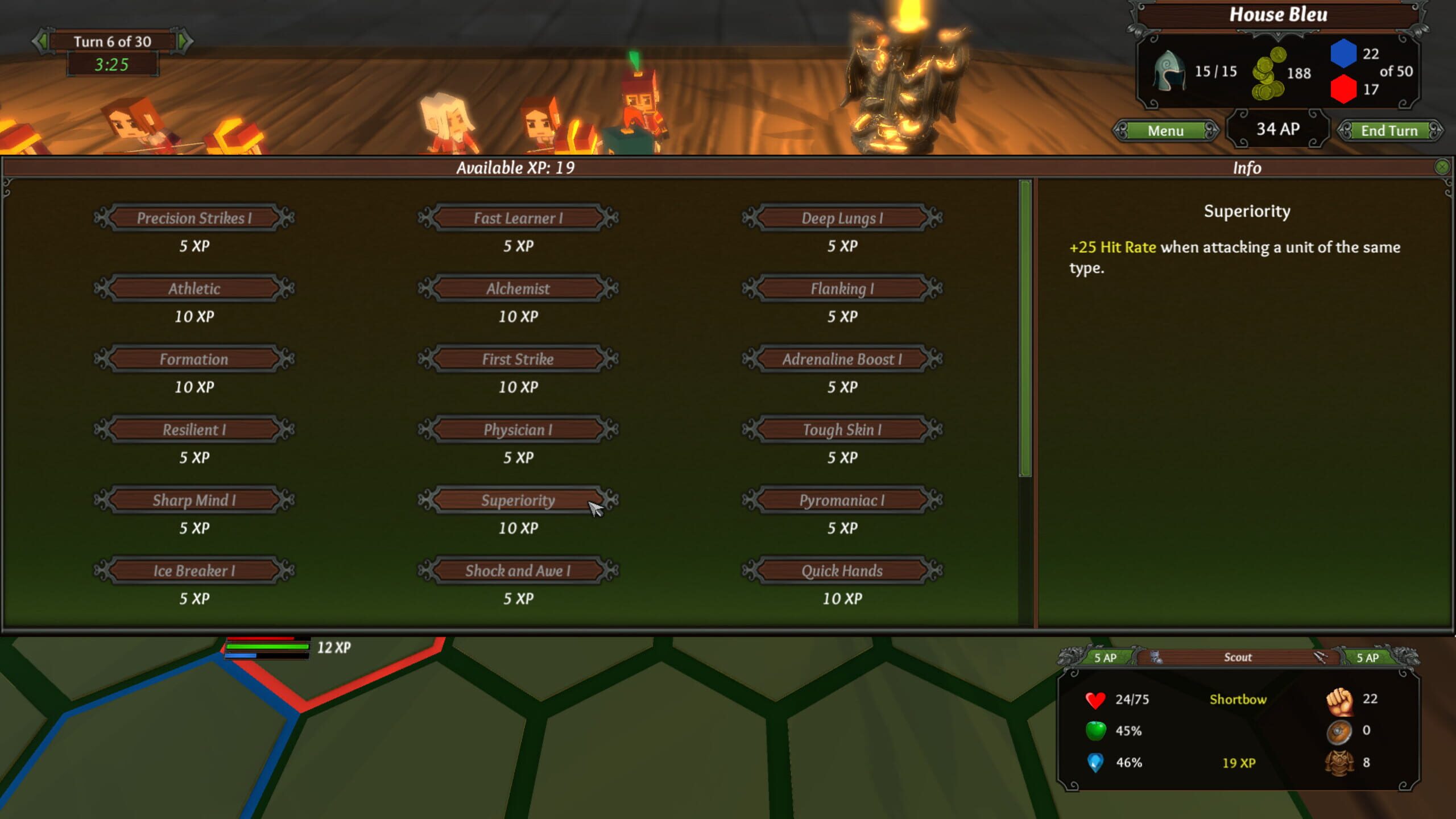Screen dimensions: 1456x819
Task: Select the Ice Breaker I skill
Action: coord(193,571)
